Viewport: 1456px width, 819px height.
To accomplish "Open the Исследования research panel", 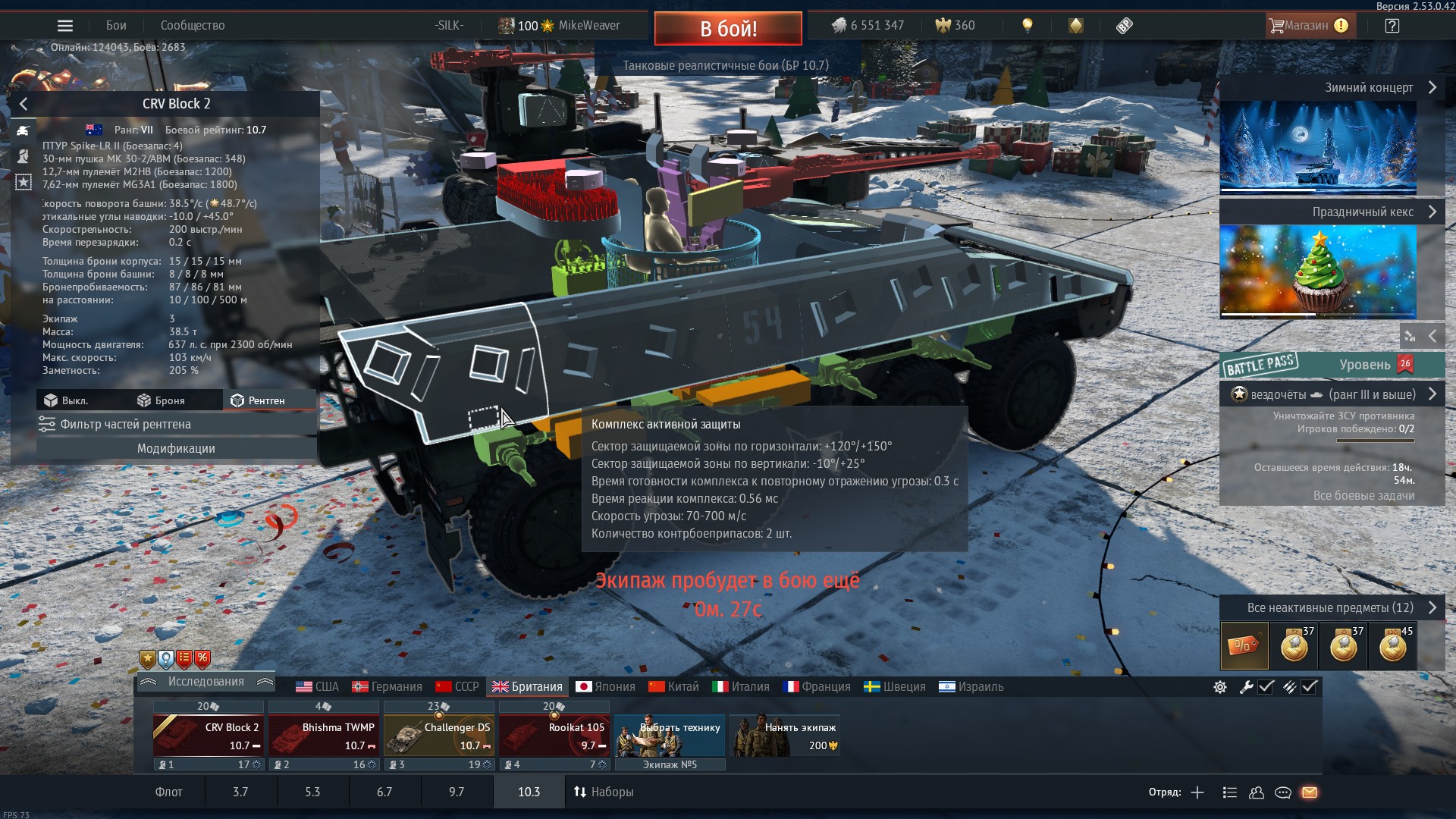I will click(206, 682).
